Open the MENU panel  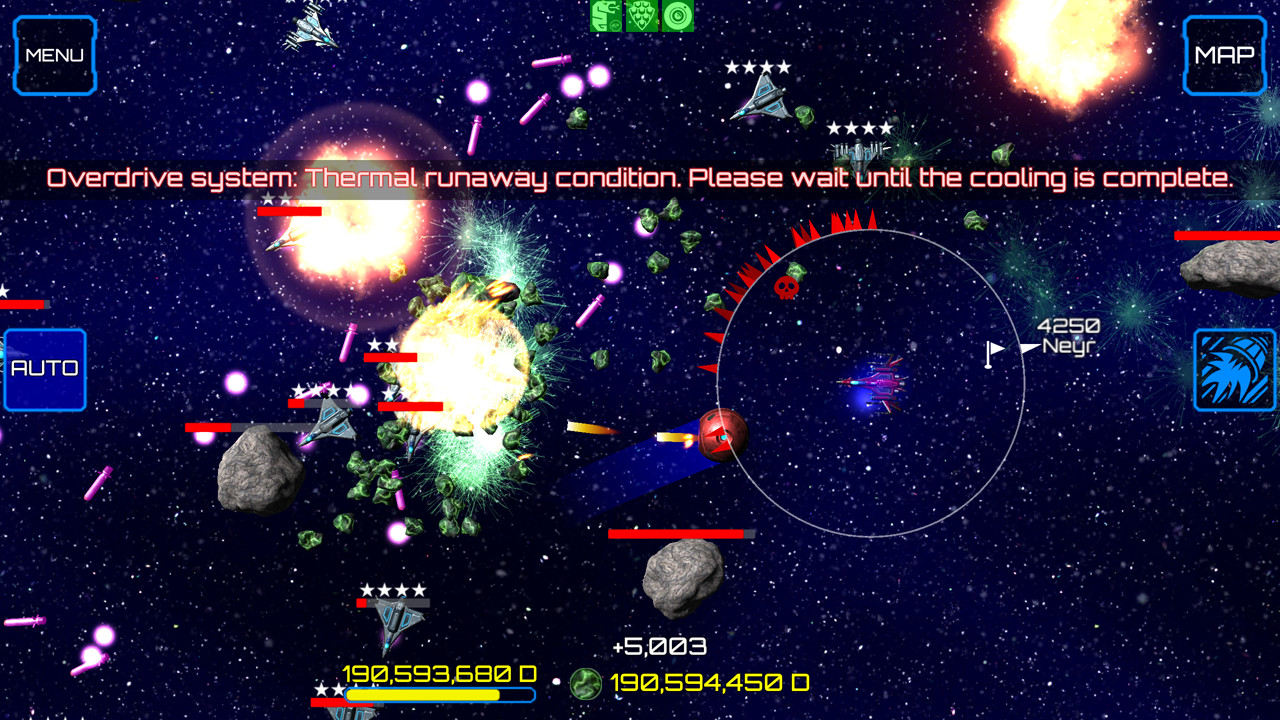[x=54, y=56]
